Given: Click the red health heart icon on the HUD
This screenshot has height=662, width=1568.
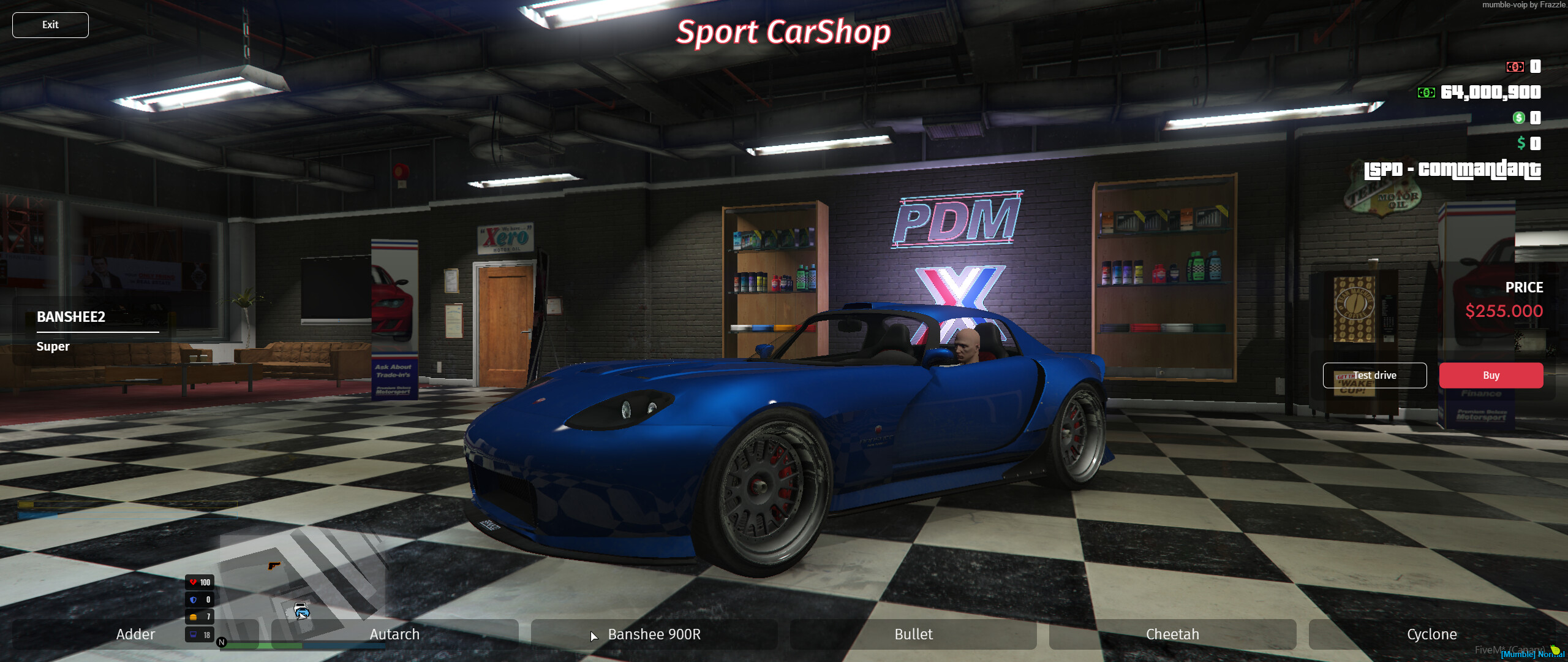Looking at the screenshot, I should coord(192,583).
